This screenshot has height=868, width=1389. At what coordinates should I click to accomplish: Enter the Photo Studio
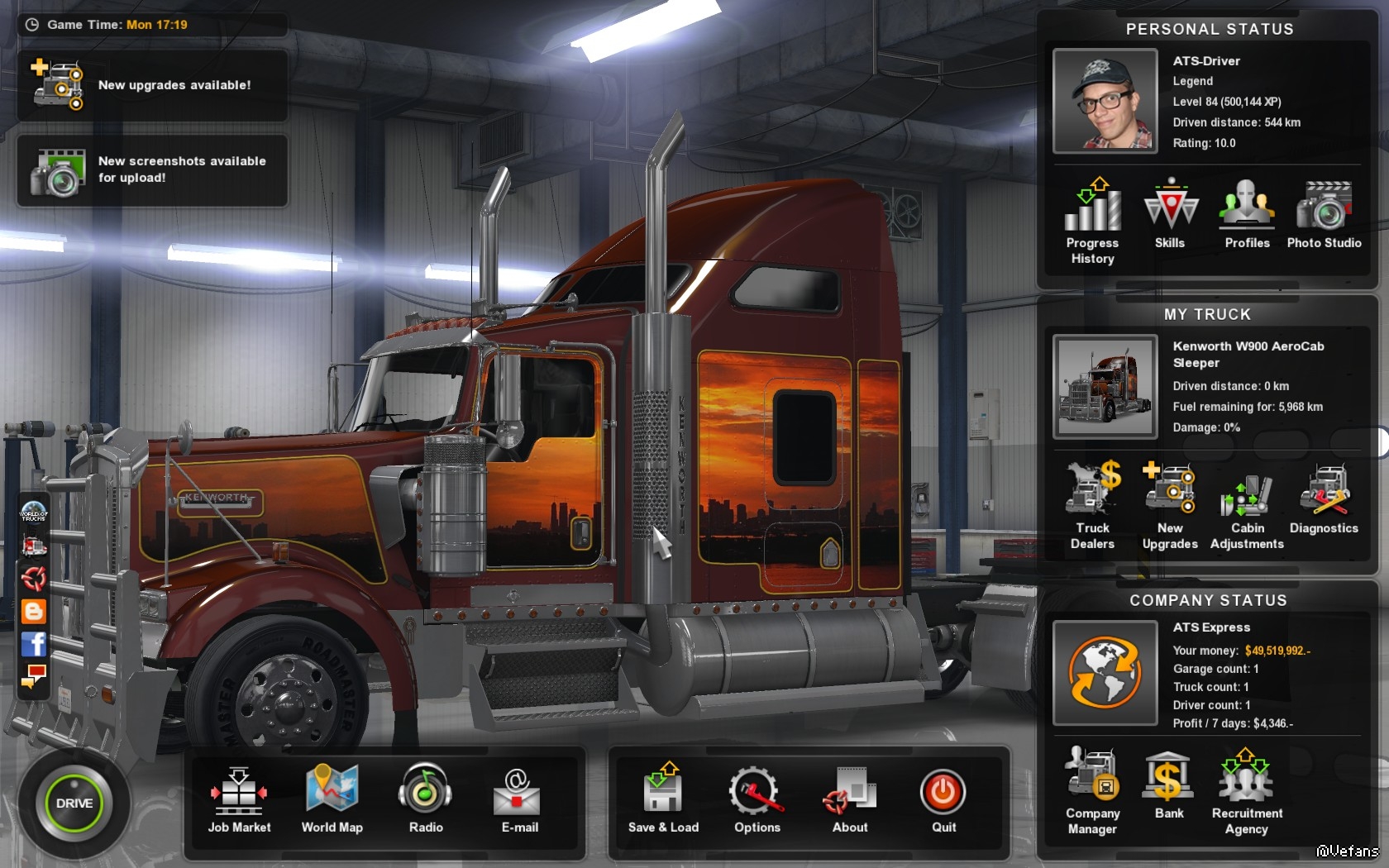point(1324,212)
